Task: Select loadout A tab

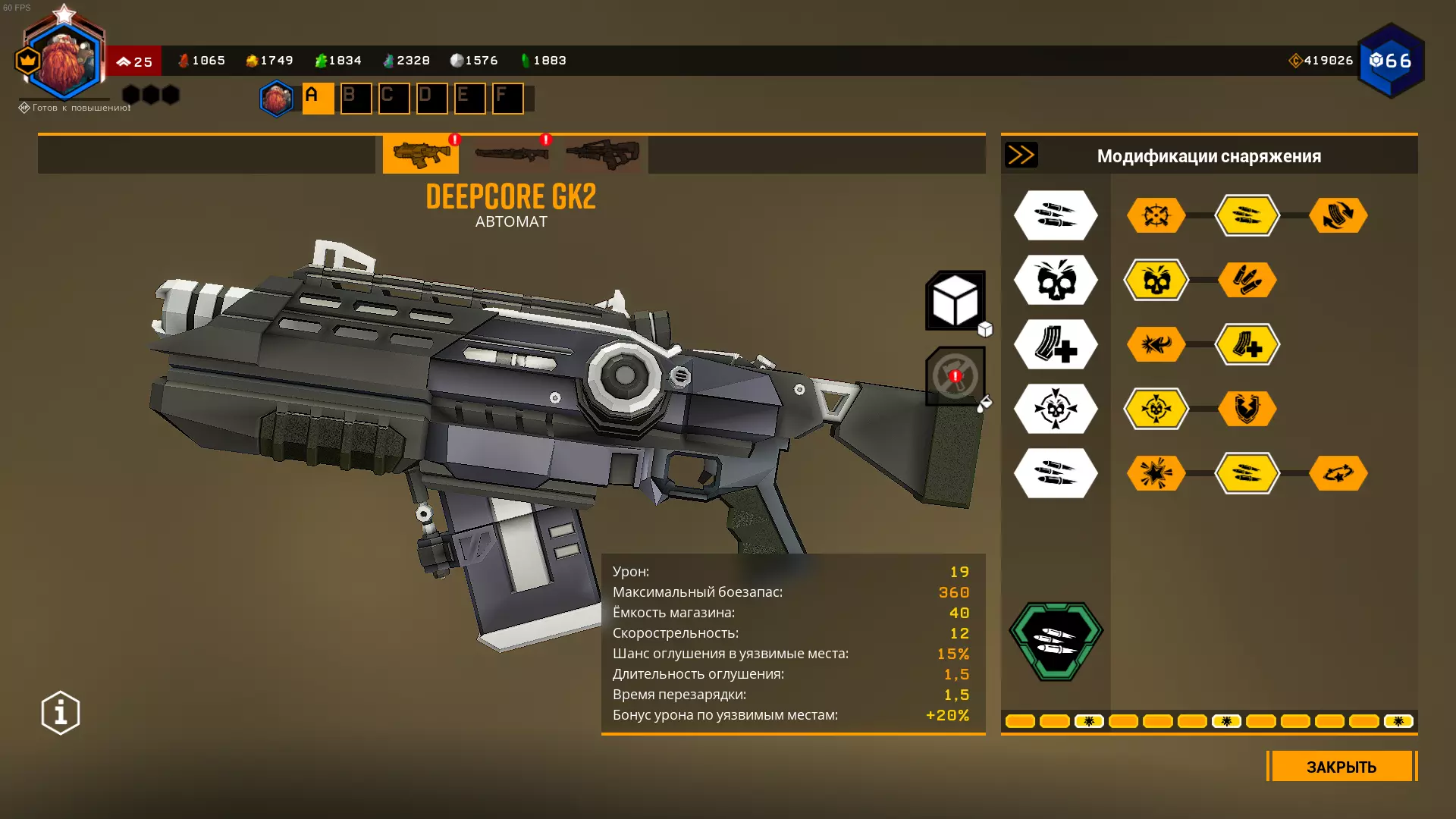Action: click(318, 98)
